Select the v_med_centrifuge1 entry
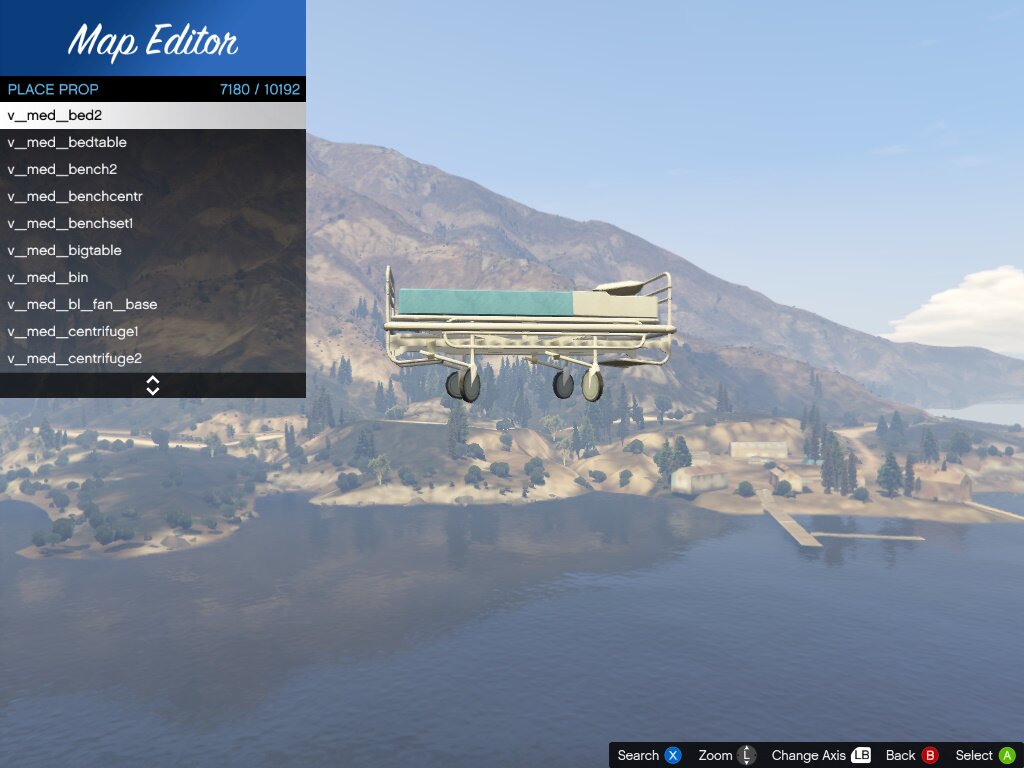This screenshot has height=768, width=1024. [x=153, y=332]
